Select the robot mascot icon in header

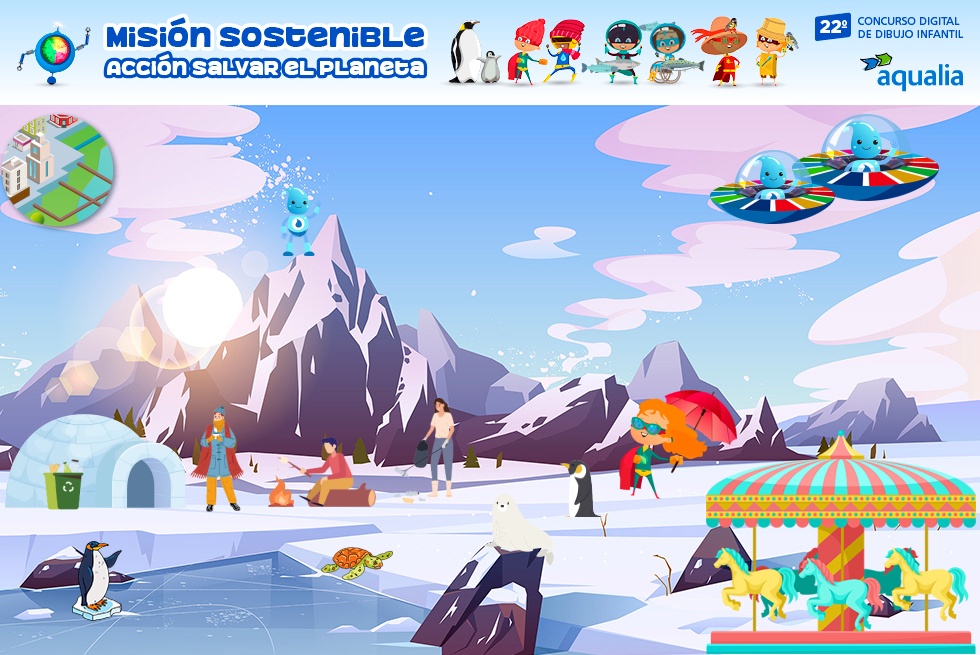53,53
